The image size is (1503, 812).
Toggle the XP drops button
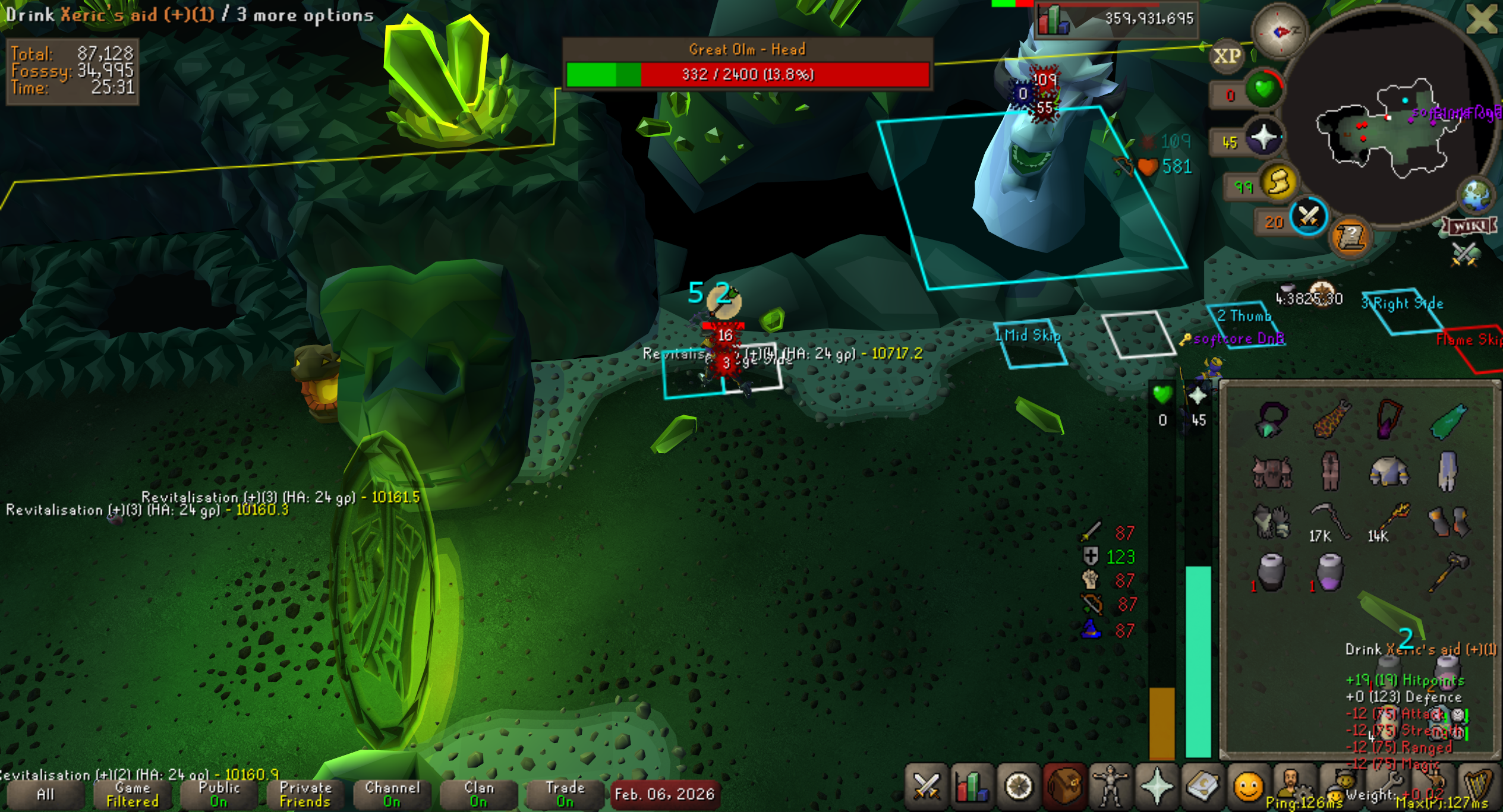pyautogui.click(x=1227, y=56)
